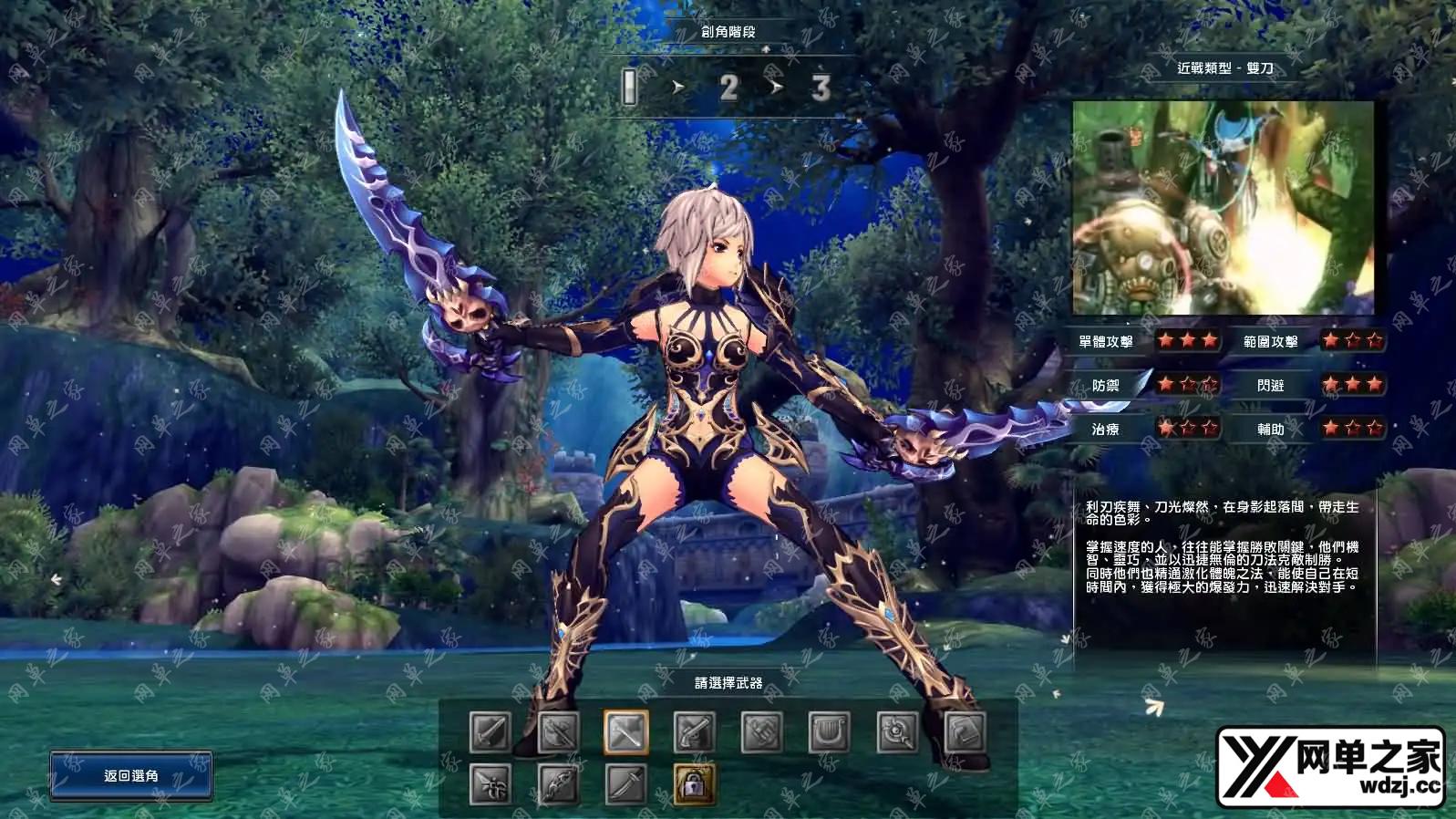
Task: Click the 返回選角 back button
Action: point(131,775)
